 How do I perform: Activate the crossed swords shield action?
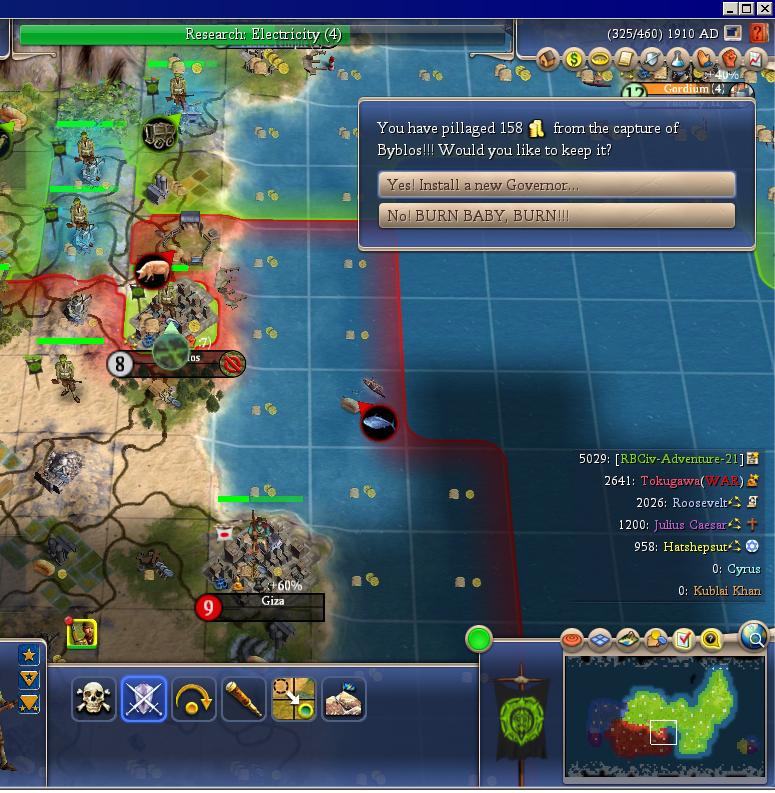[143, 699]
